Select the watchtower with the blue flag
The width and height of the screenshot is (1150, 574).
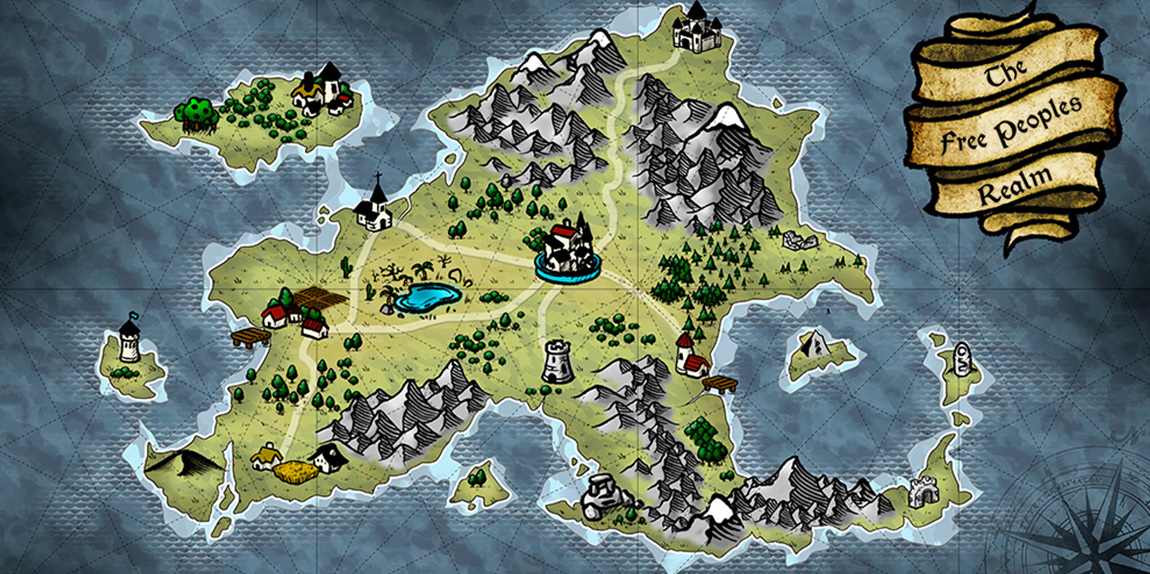coord(129,340)
